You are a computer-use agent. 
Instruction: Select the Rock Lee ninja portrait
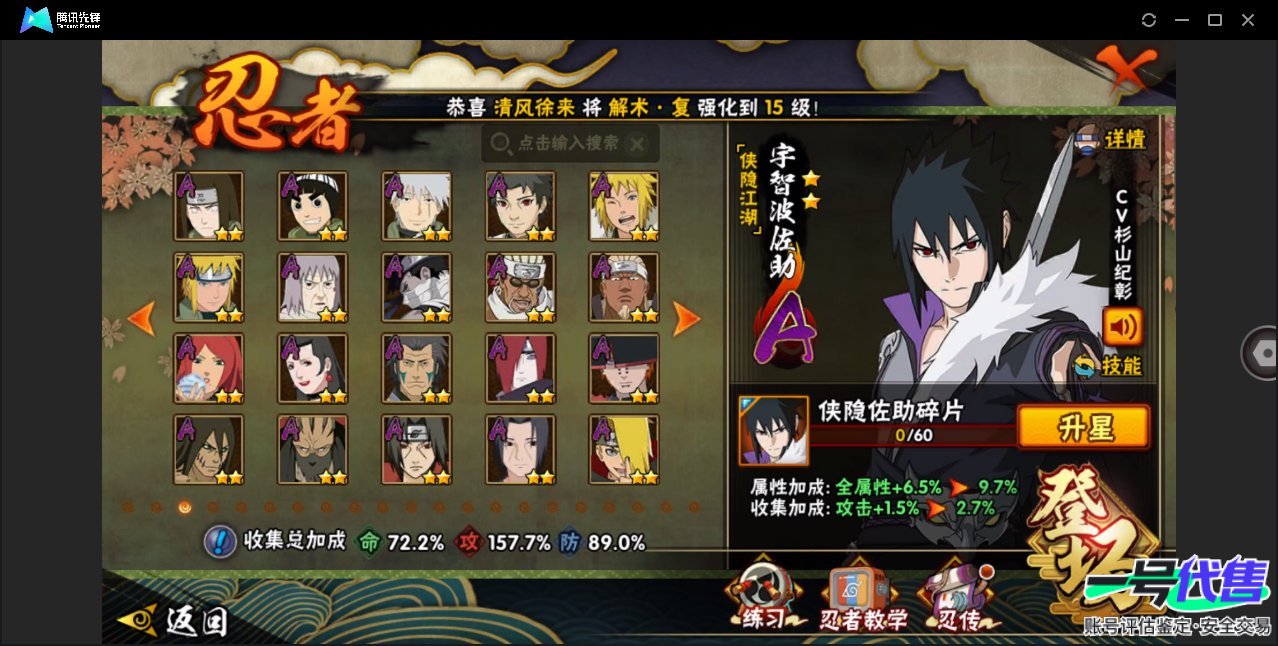click(x=313, y=207)
